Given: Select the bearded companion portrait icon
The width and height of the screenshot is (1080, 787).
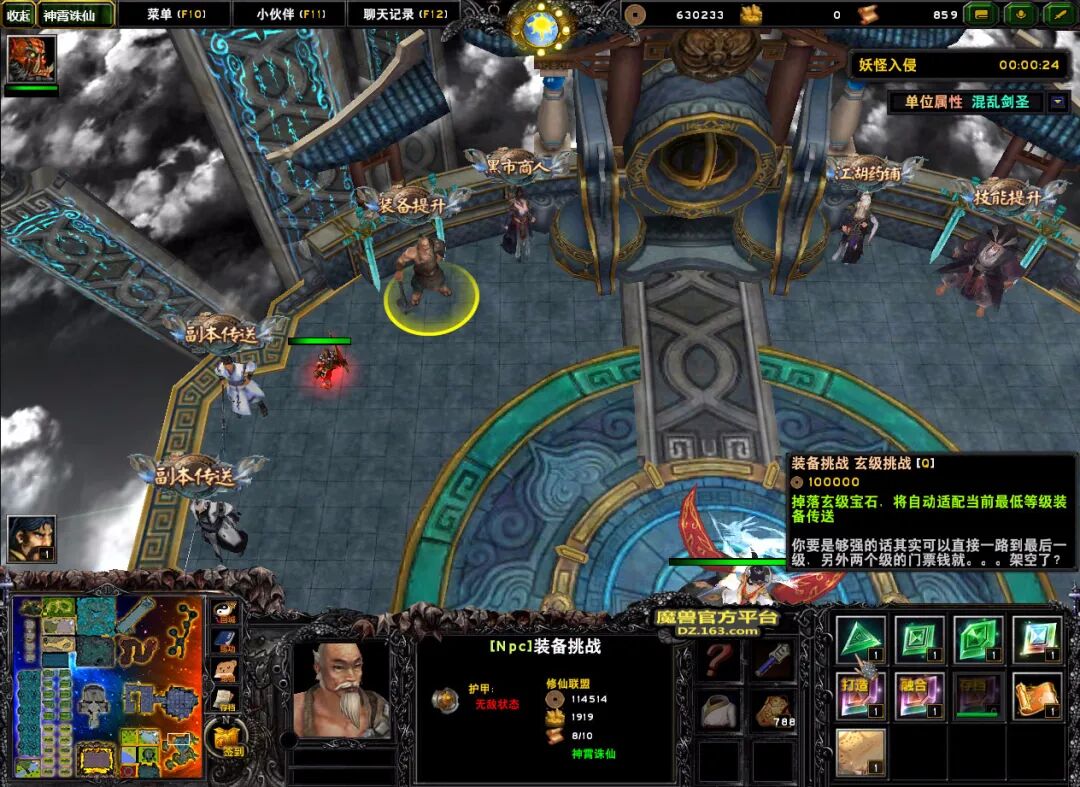Looking at the screenshot, I should [x=31, y=538].
